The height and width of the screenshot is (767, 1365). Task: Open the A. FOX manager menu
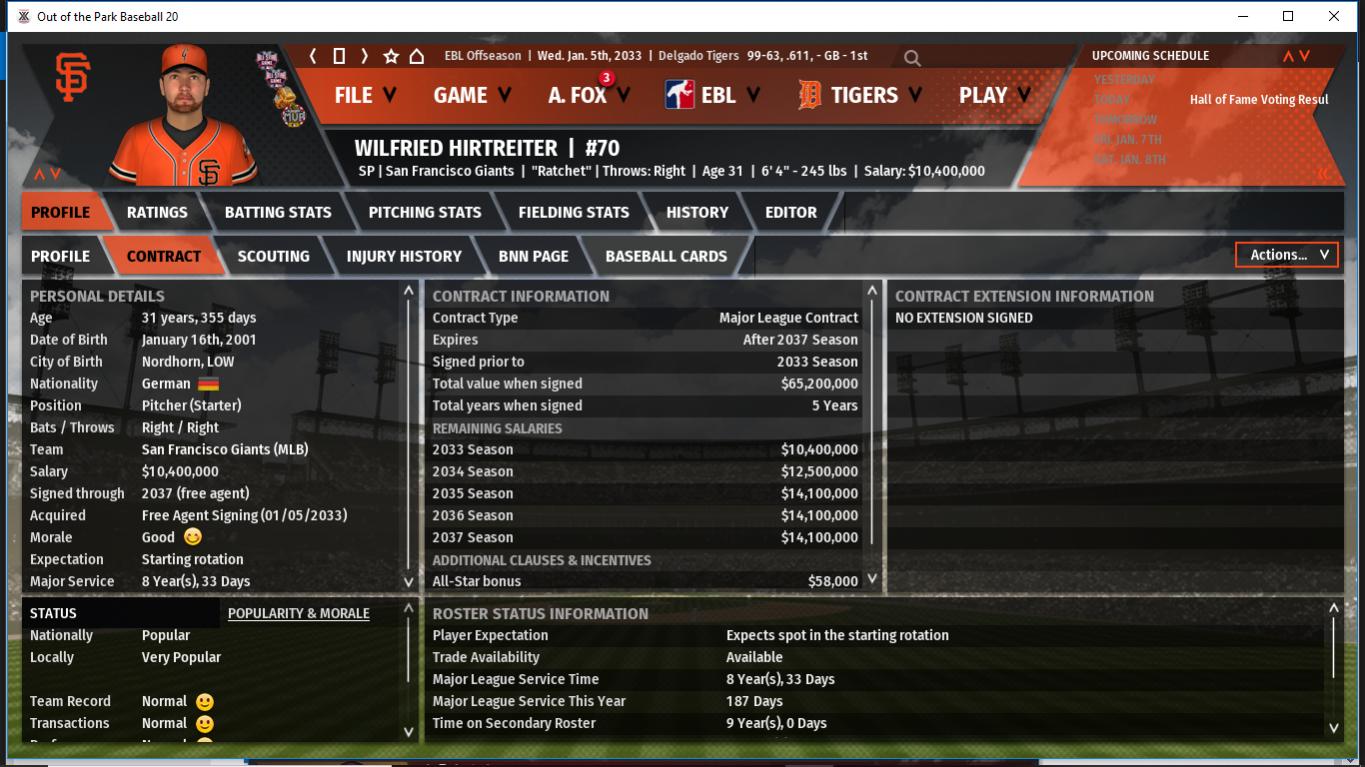(x=588, y=95)
